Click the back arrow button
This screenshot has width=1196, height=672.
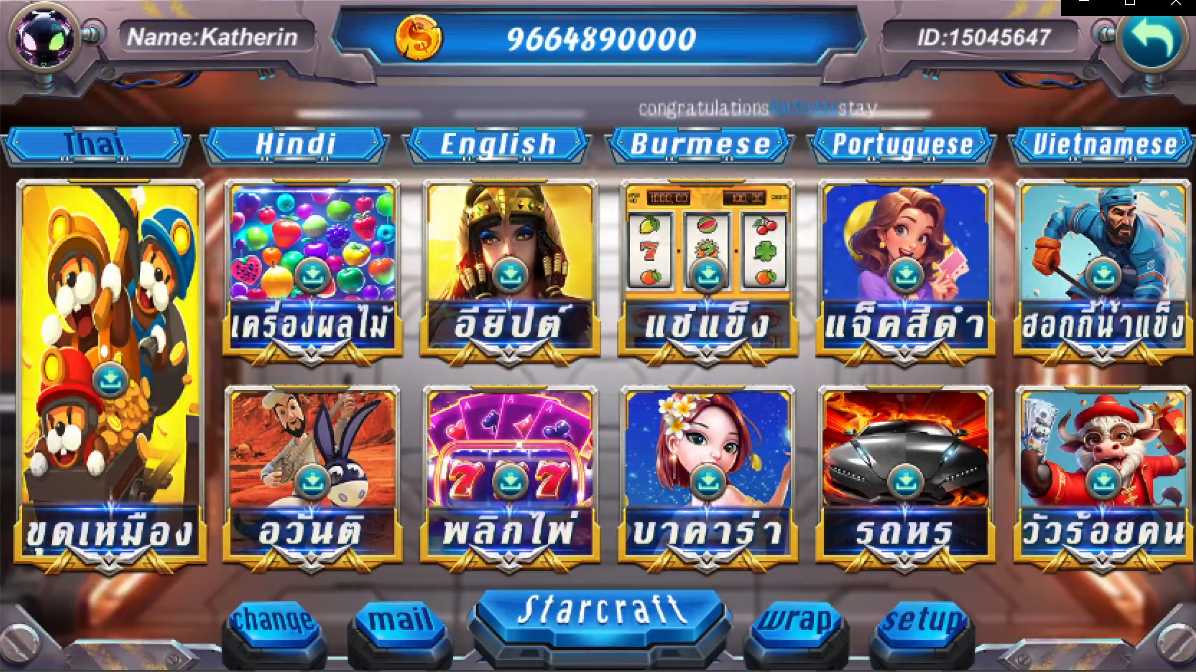tap(1149, 37)
